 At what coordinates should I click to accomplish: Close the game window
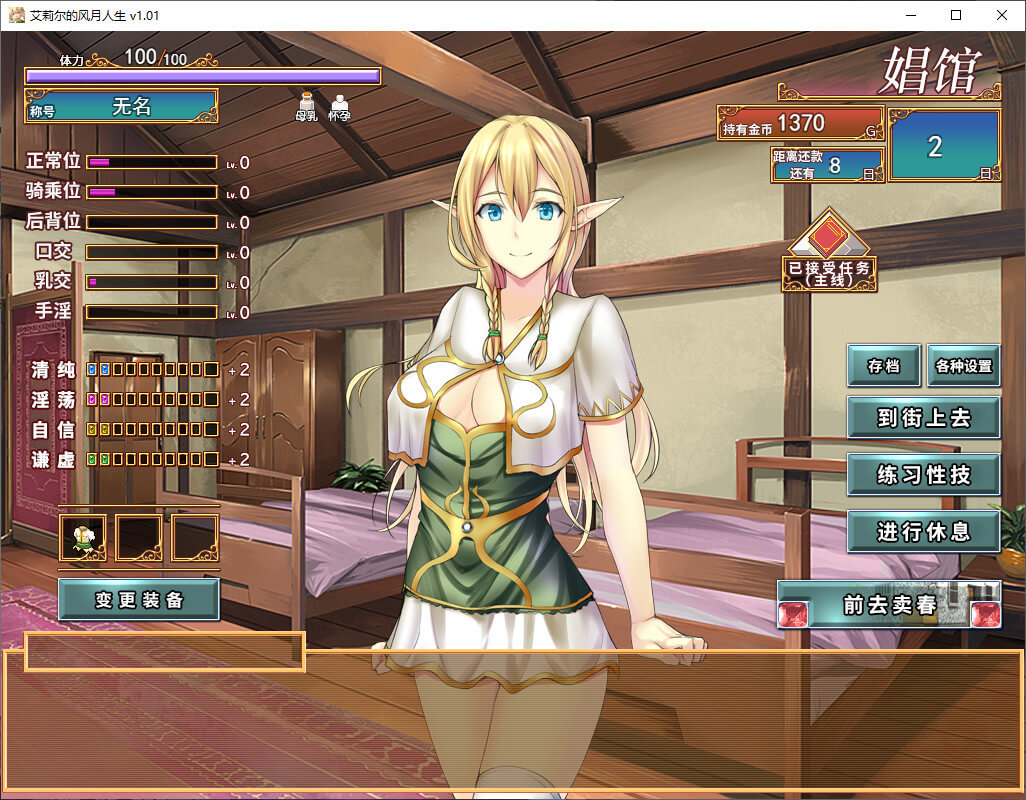(x=1002, y=15)
